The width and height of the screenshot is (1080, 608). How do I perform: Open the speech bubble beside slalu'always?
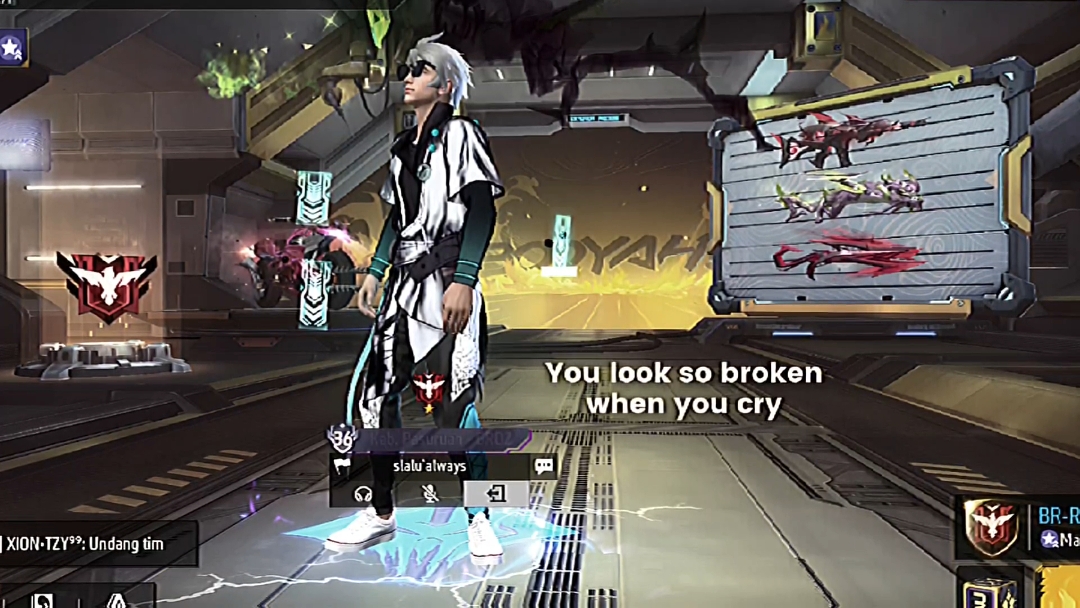click(x=544, y=466)
